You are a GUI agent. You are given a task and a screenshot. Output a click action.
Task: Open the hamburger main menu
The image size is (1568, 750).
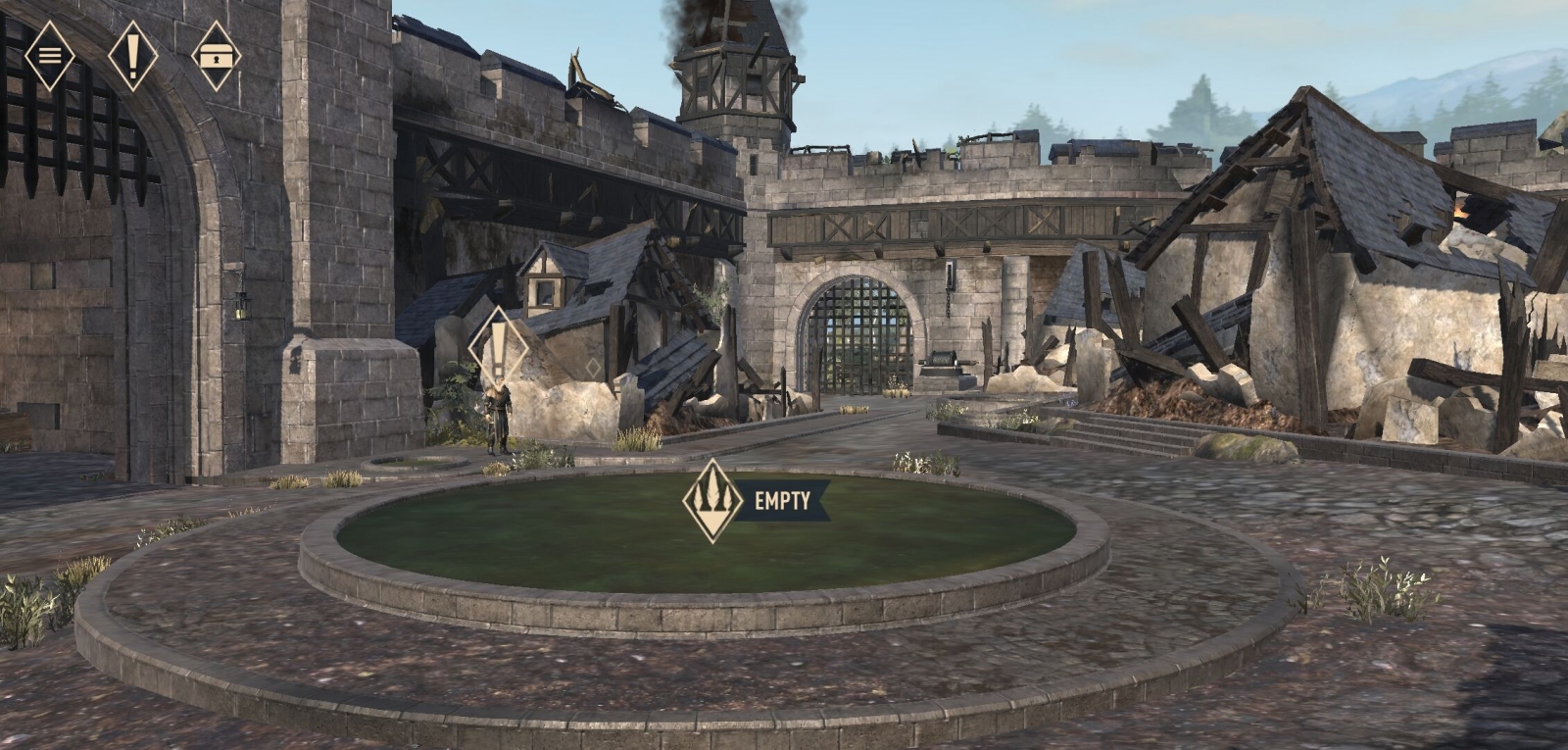[x=49, y=55]
